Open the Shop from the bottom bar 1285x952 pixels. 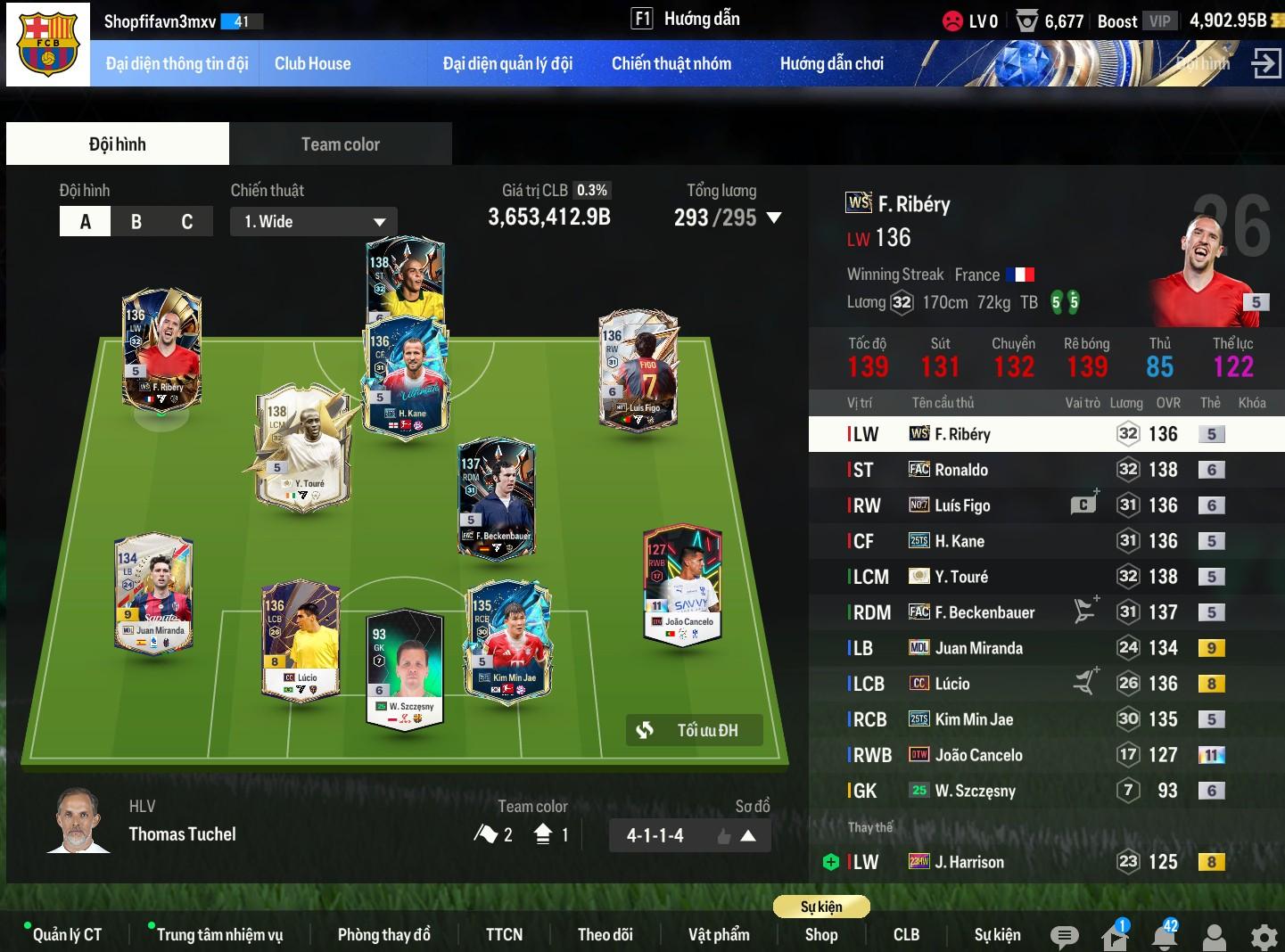820,934
